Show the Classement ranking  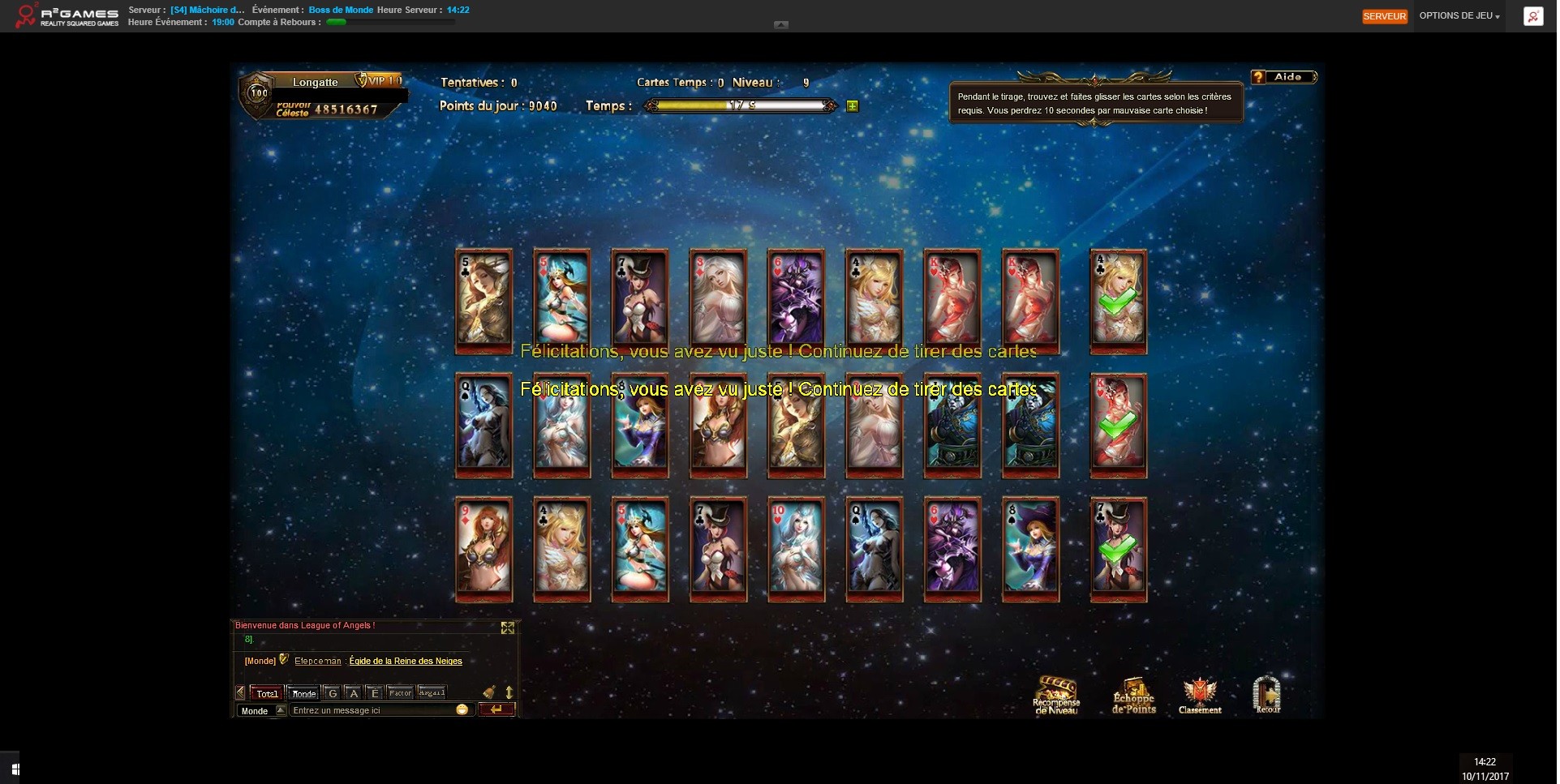point(1200,696)
